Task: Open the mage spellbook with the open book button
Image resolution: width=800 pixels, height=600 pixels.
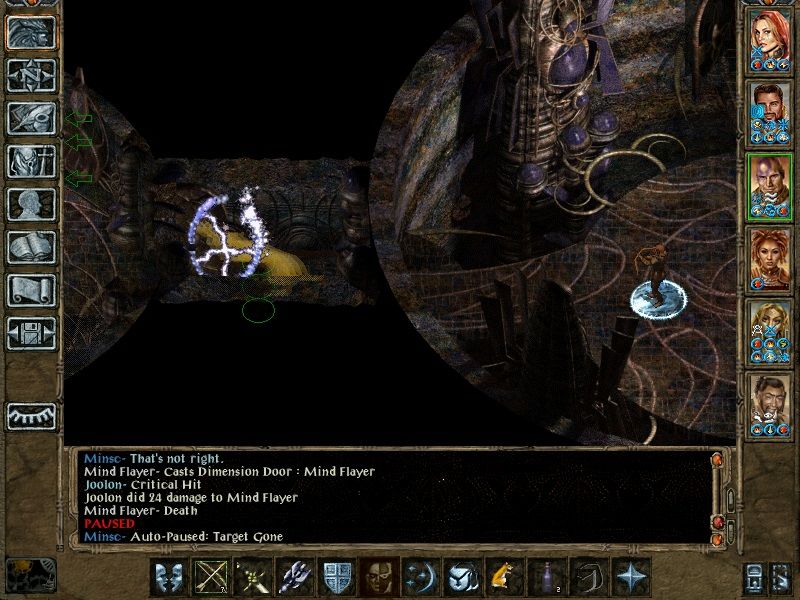Action: [32, 247]
